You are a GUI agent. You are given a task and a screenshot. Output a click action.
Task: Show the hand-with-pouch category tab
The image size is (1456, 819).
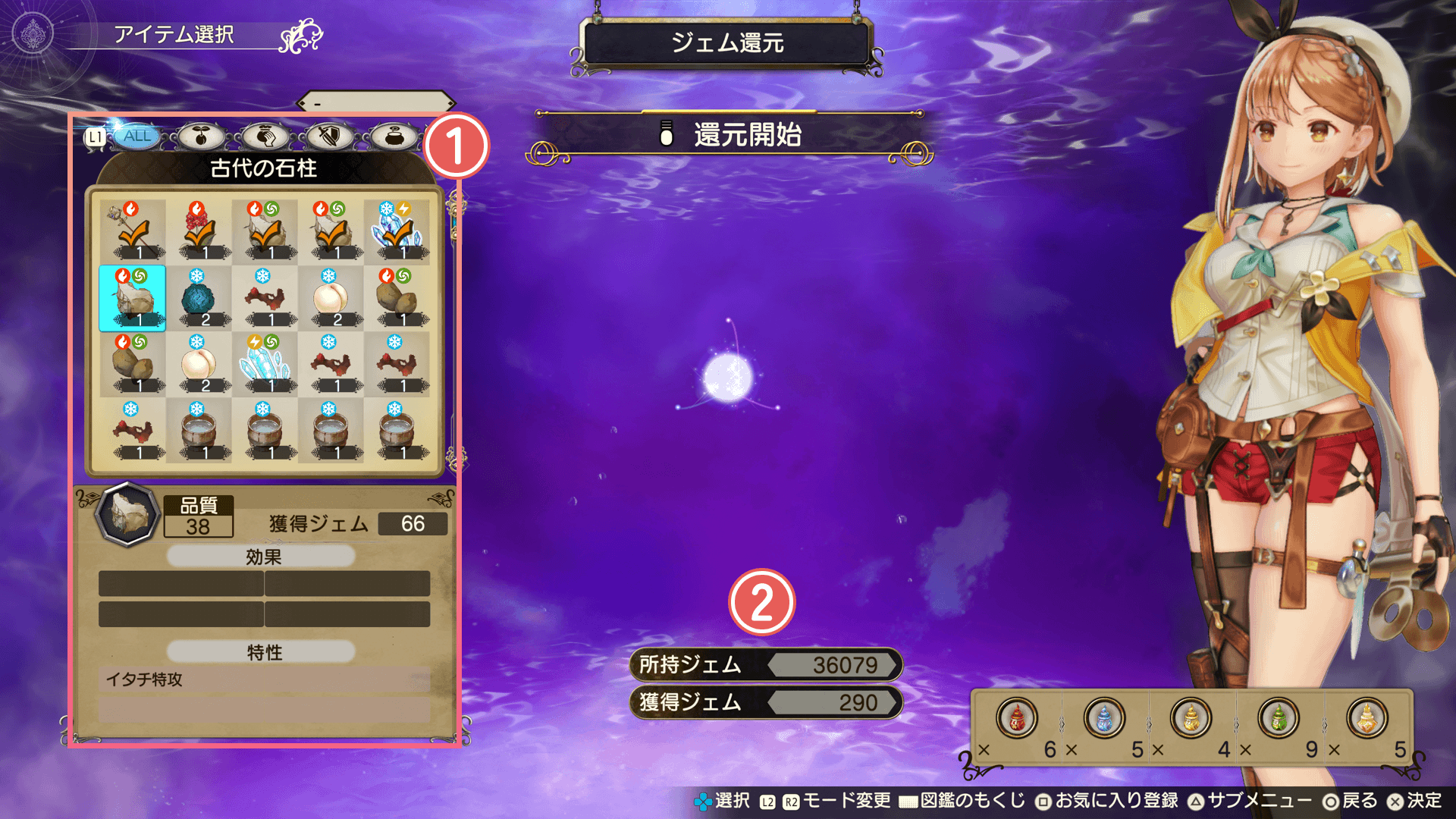click(265, 136)
